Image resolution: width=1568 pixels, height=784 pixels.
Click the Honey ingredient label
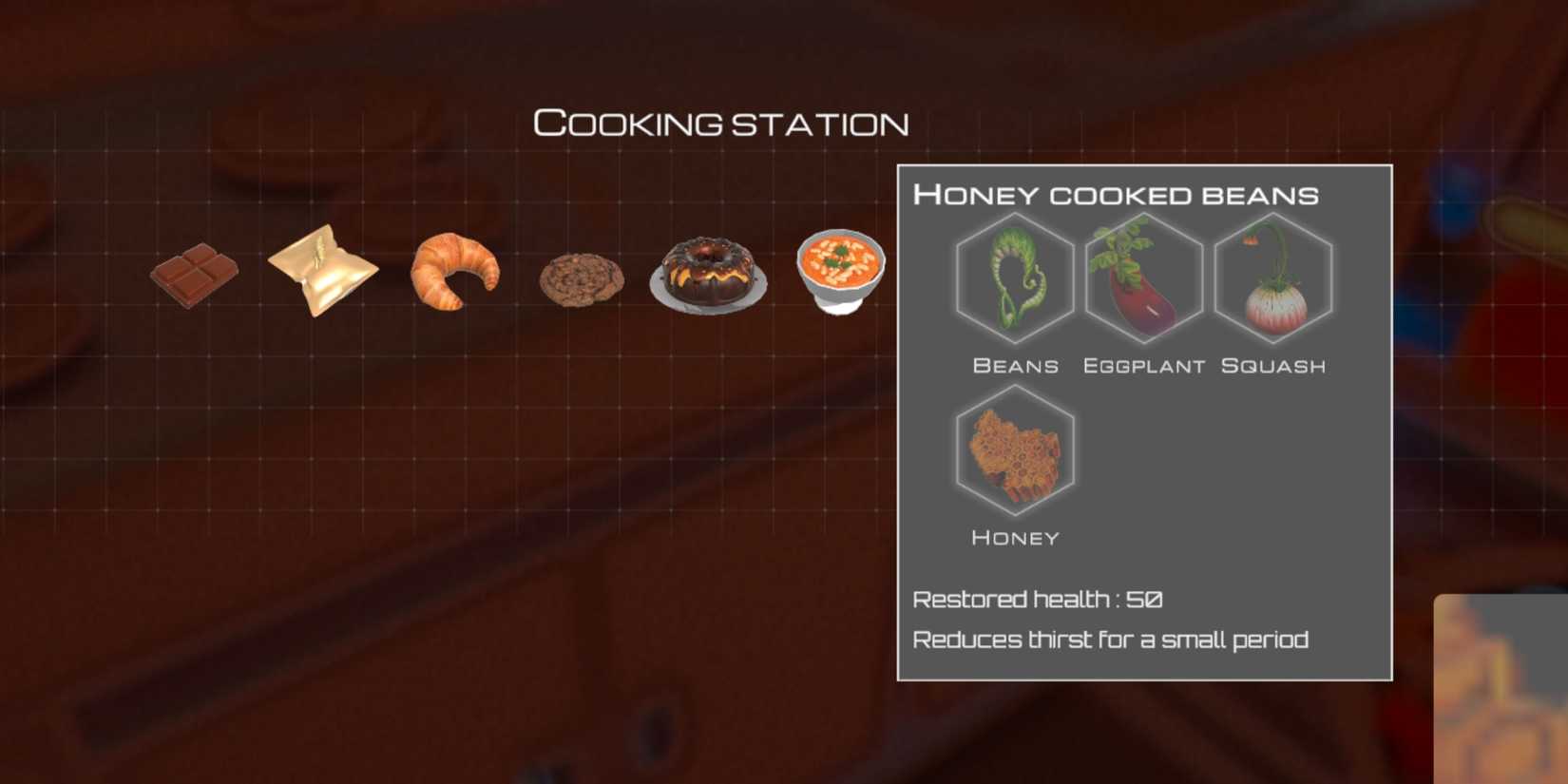click(x=1015, y=538)
